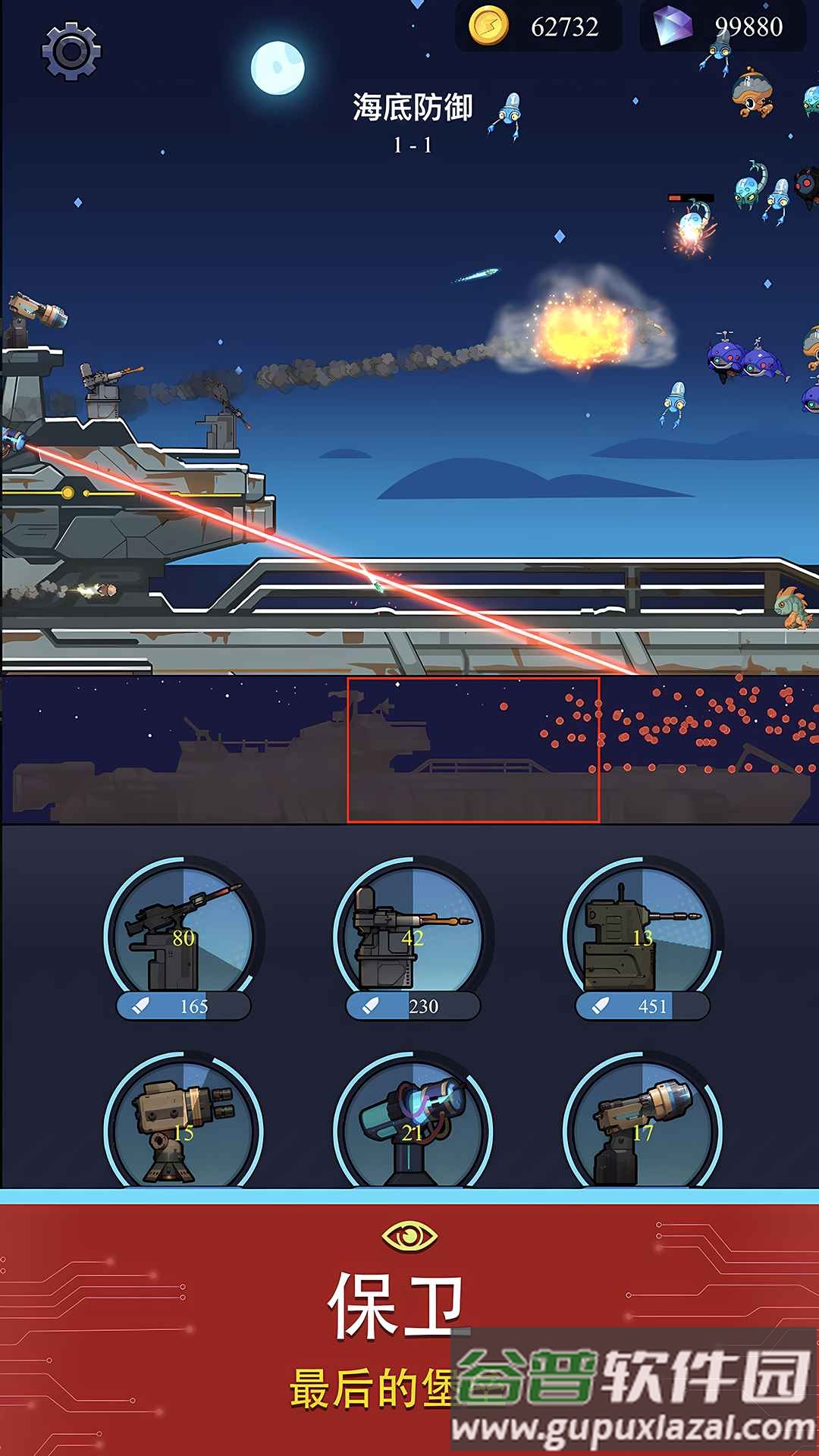
Task: Choose the level 17 rocket launcher turret
Action: coord(642,1126)
